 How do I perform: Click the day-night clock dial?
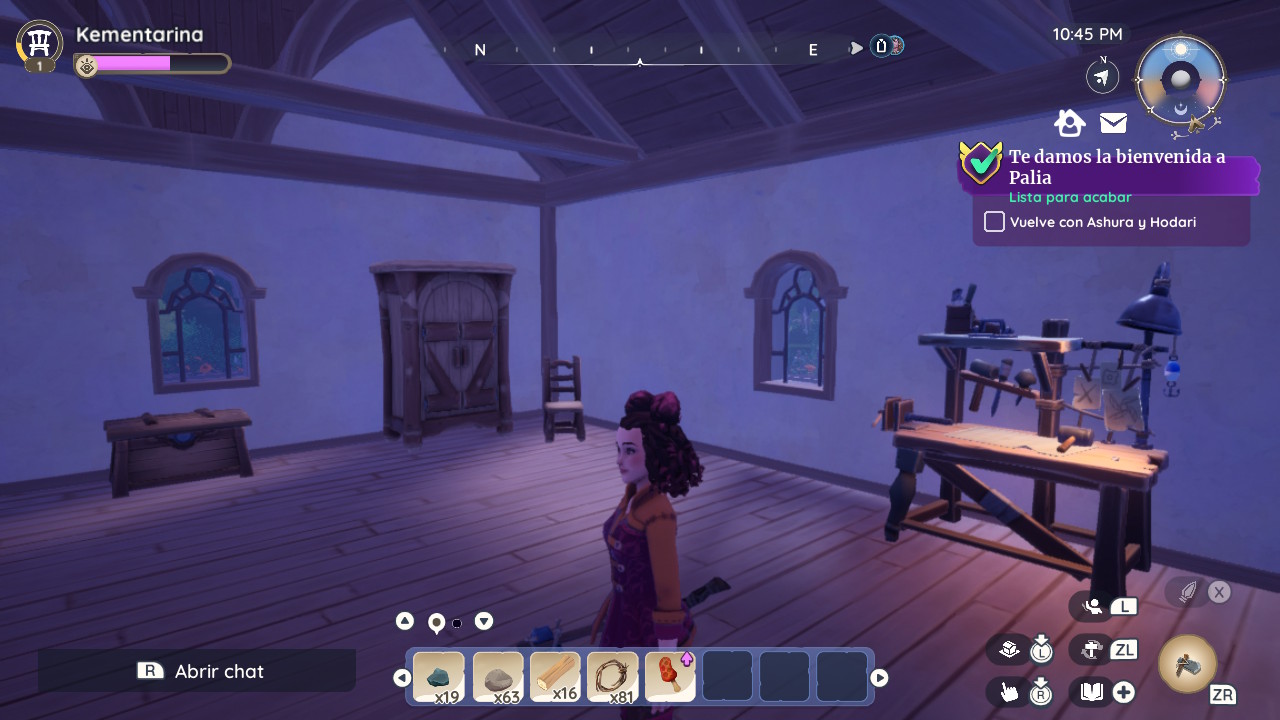pyautogui.click(x=1180, y=81)
